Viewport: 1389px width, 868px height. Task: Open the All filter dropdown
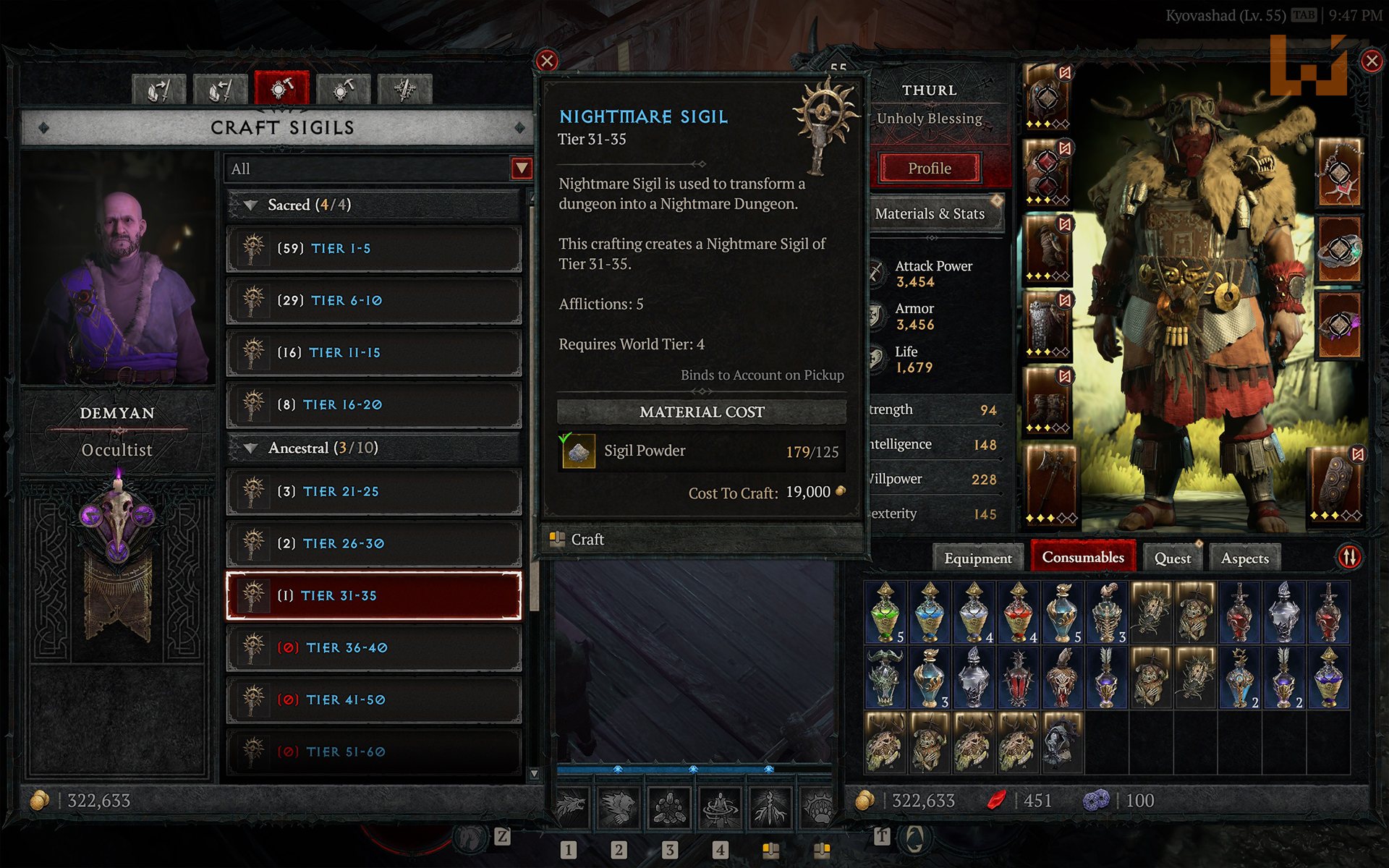tap(521, 169)
